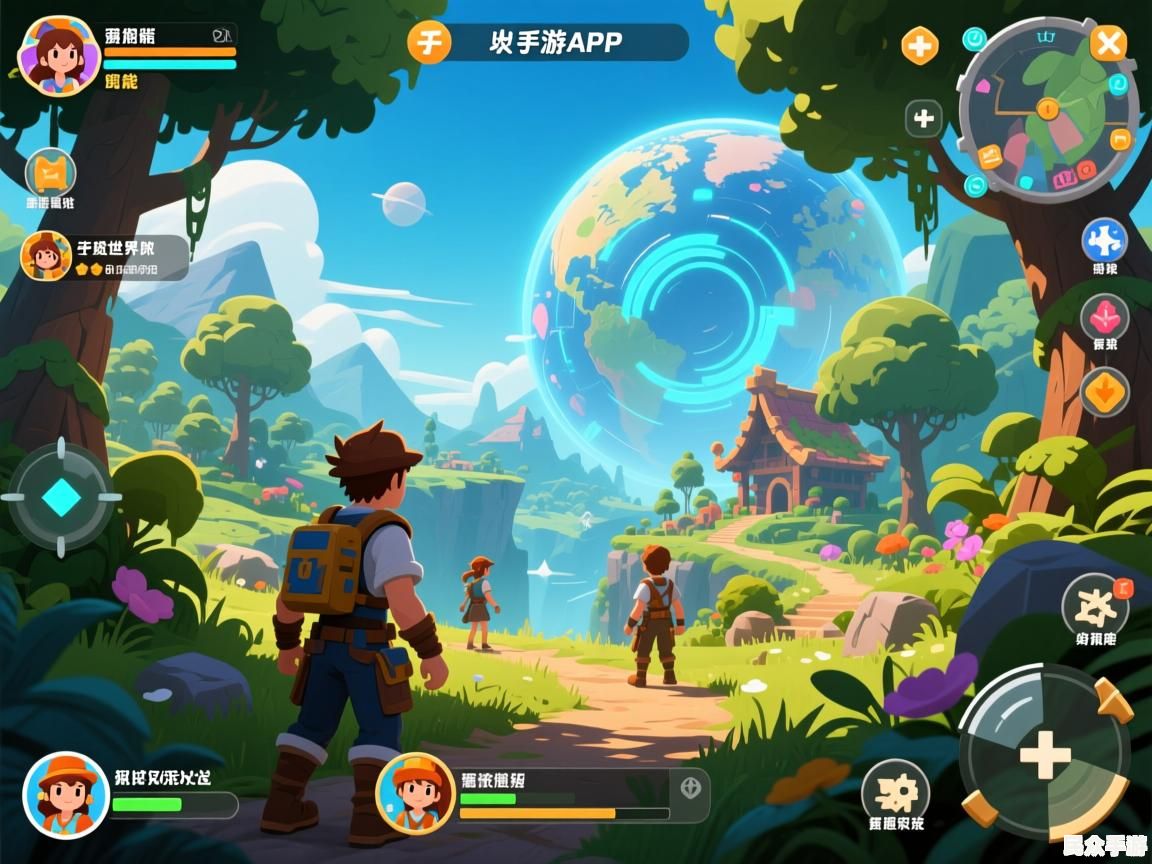
Task: Close the minimap with the orange X
Action: [1107, 43]
